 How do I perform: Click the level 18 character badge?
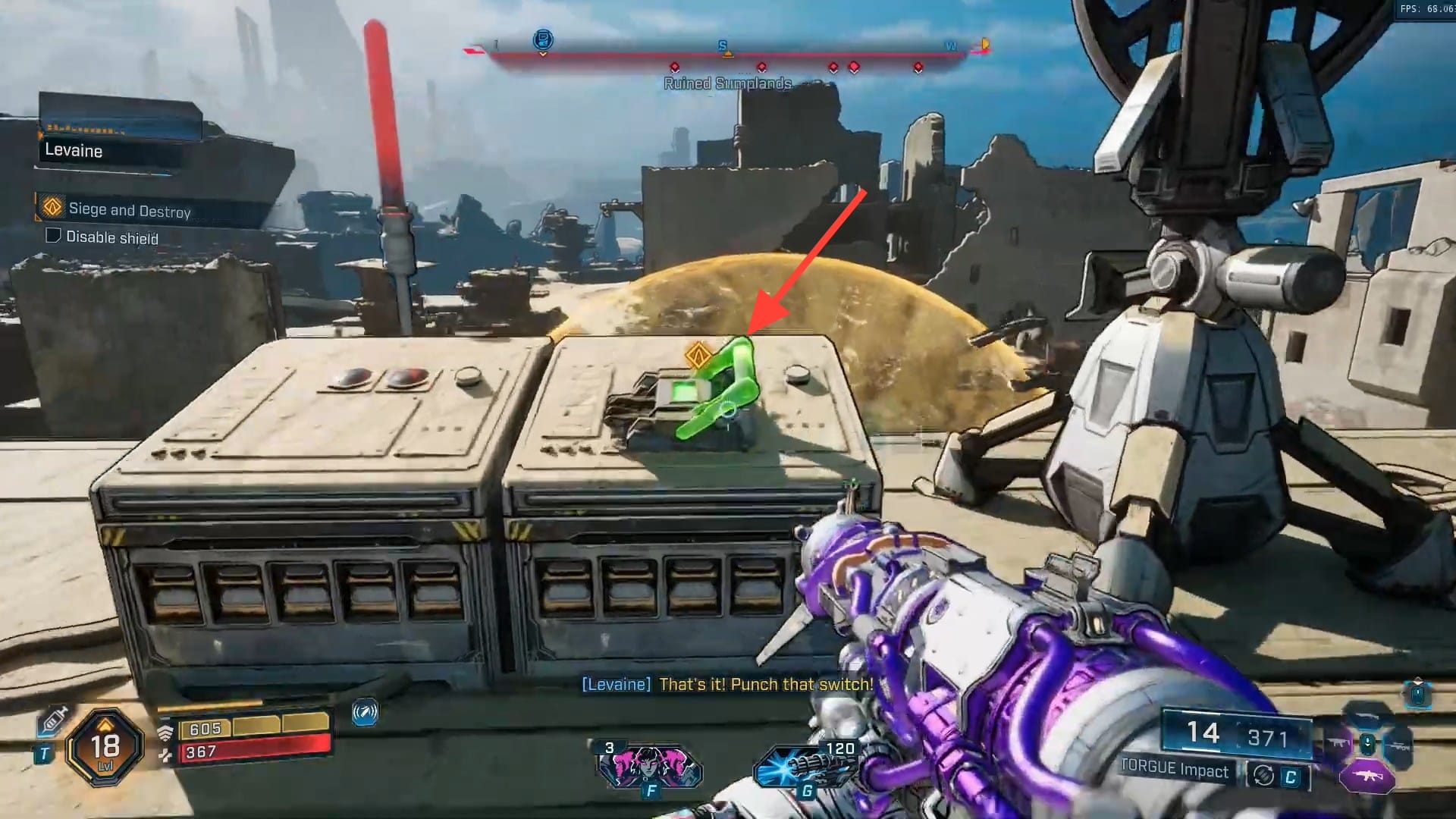tap(105, 747)
